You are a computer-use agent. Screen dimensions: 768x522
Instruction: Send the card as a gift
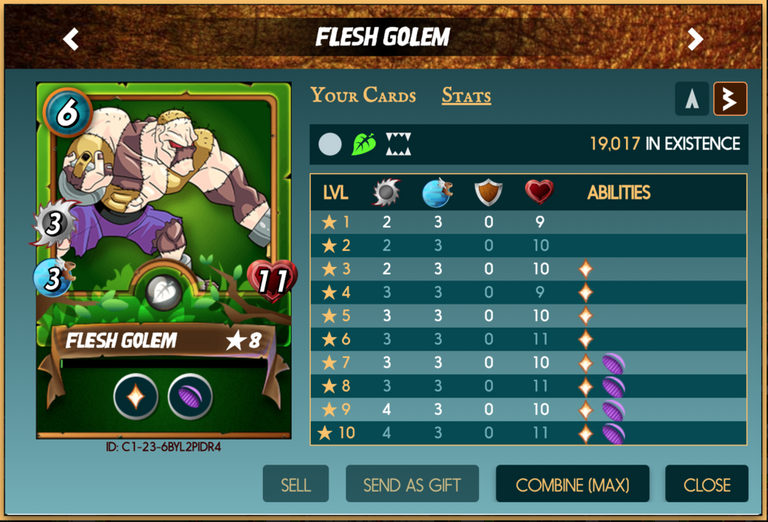[413, 485]
